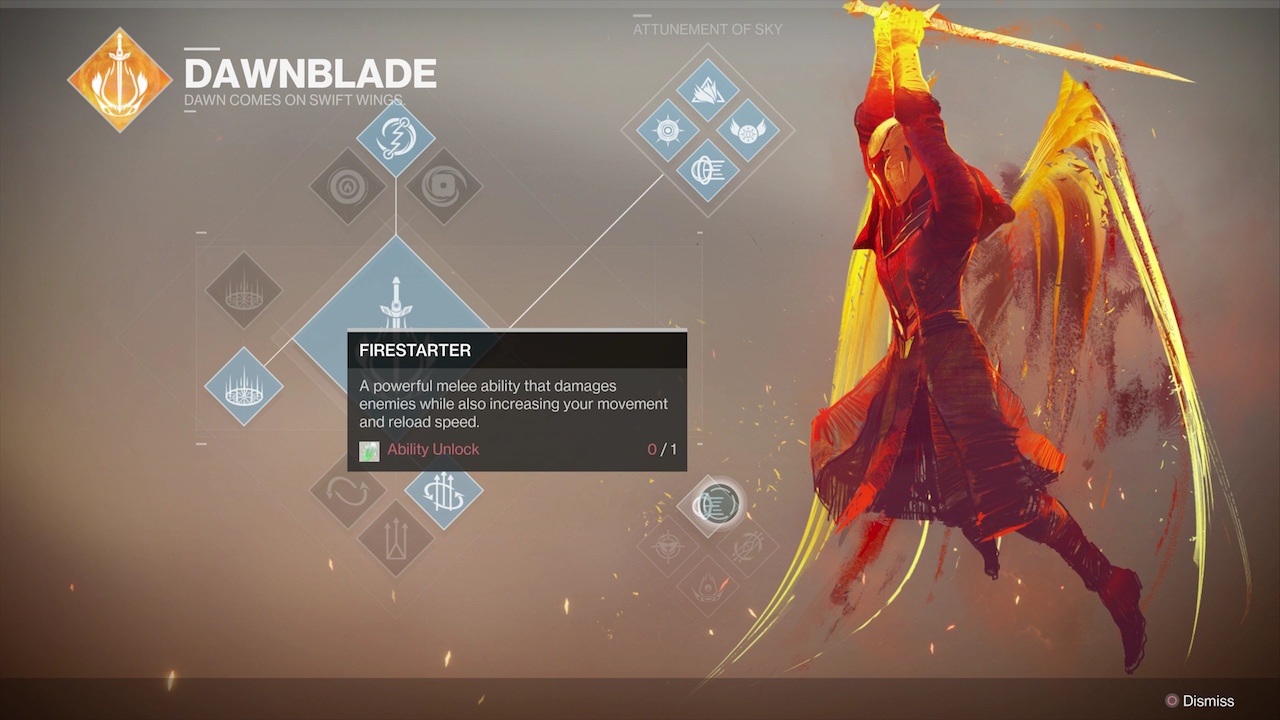Pick the dimmed swirling vortex grenade node

(444, 186)
